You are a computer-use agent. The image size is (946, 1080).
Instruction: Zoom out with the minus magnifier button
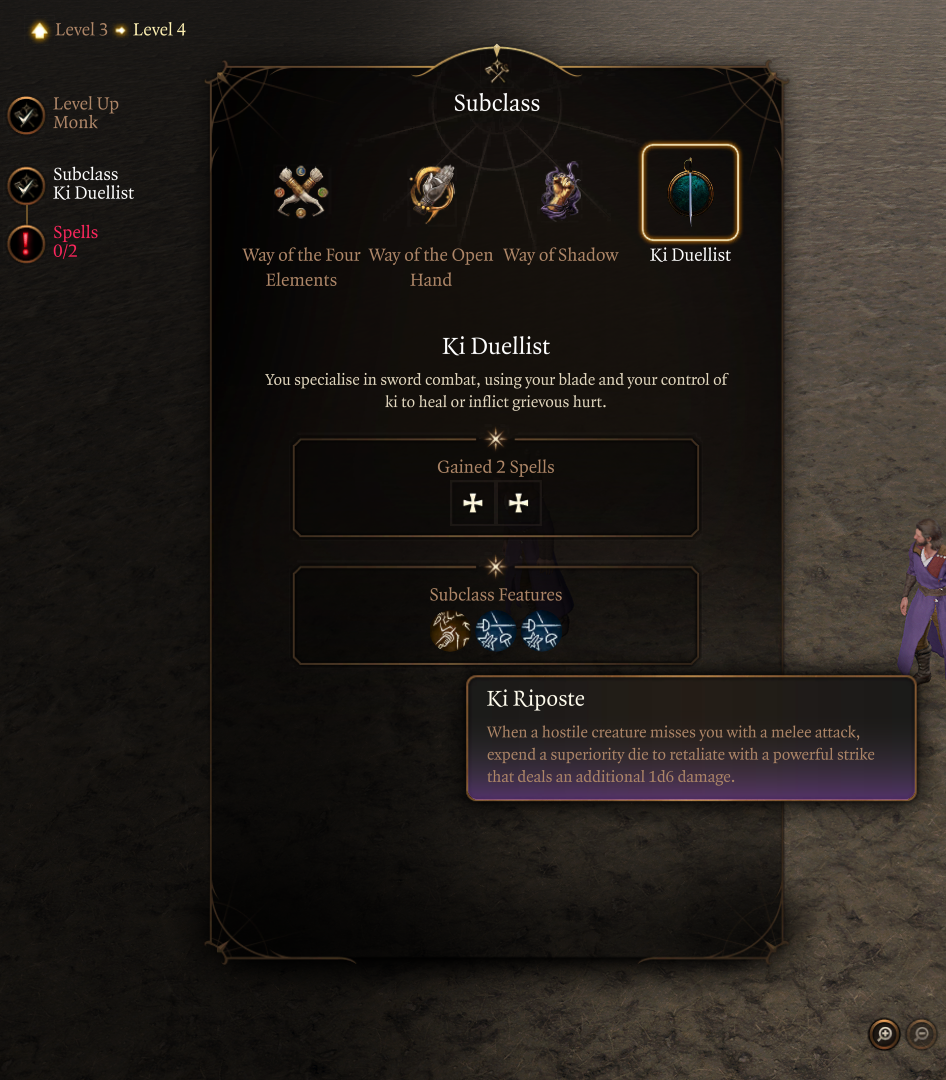click(922, 1034)
